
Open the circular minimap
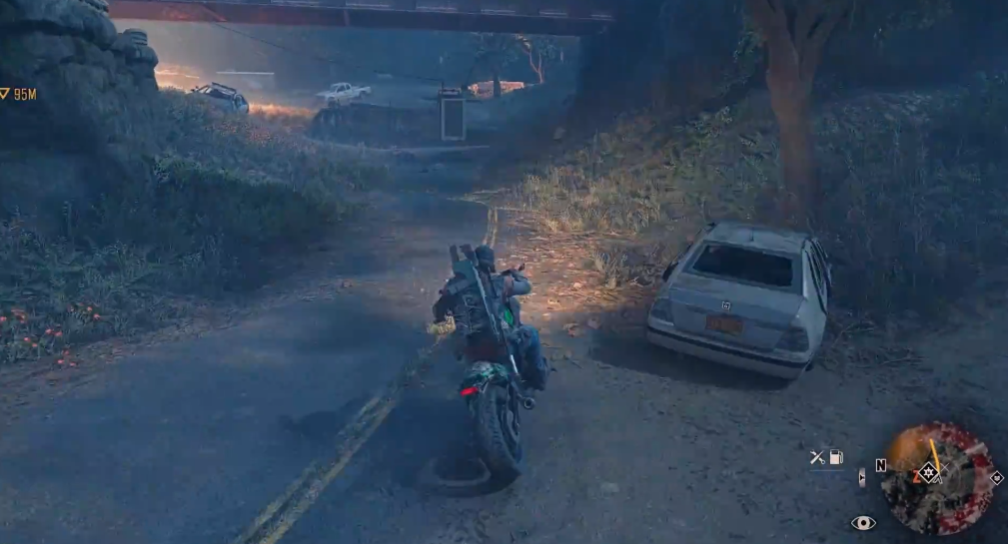coord(936,478)
